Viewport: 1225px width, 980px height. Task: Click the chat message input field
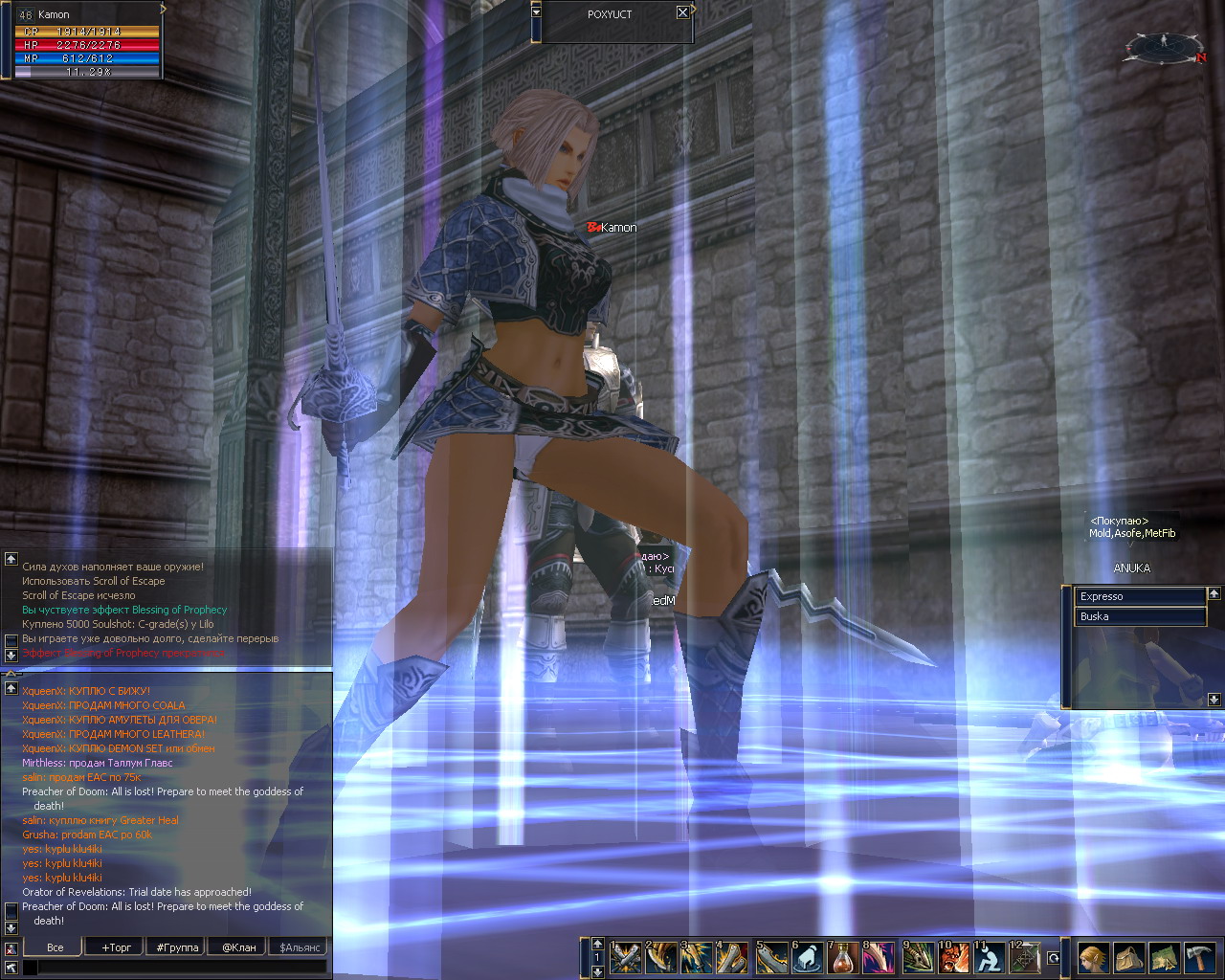coord(182,969)
